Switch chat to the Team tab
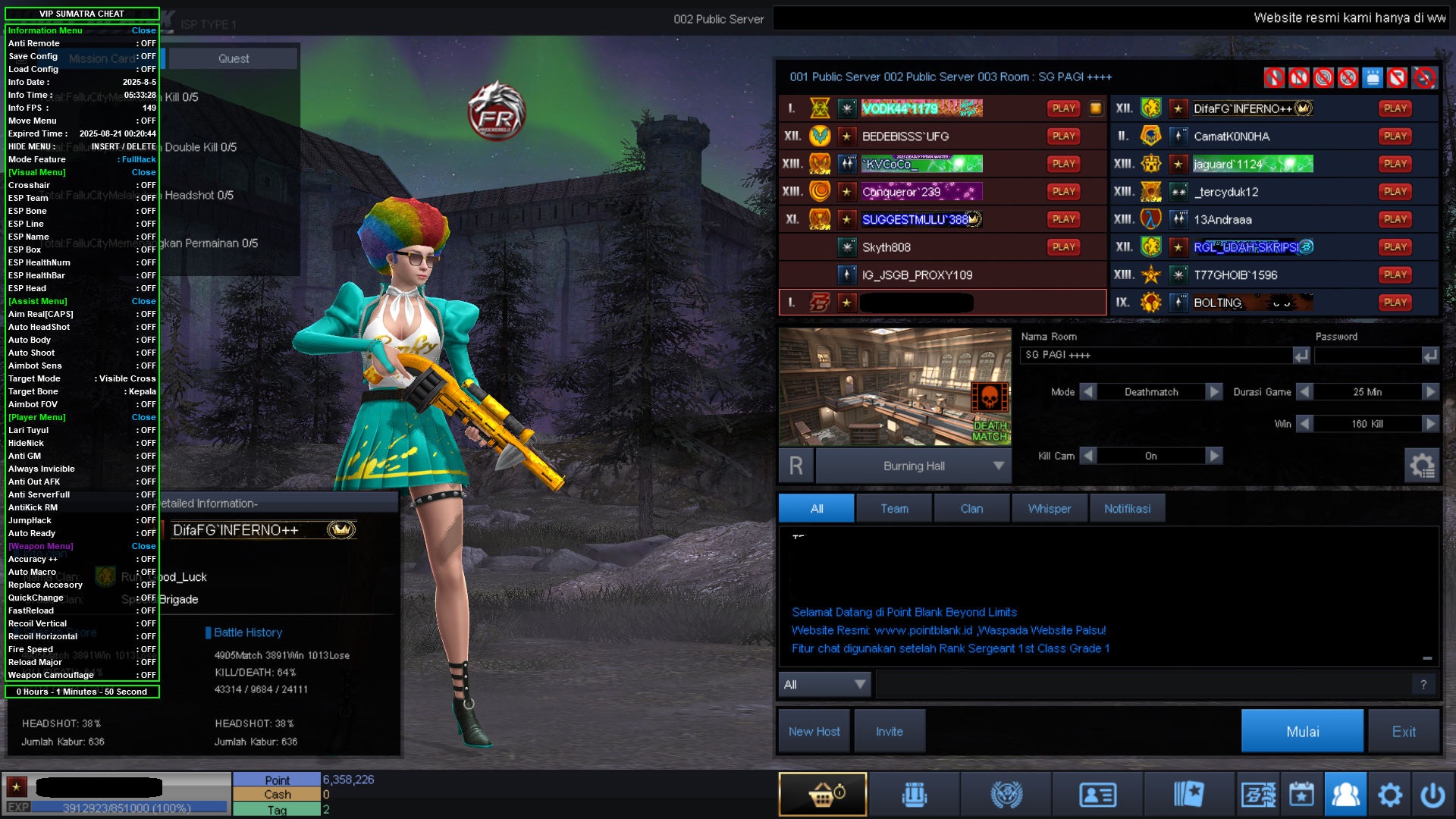 tap(894, 508)
